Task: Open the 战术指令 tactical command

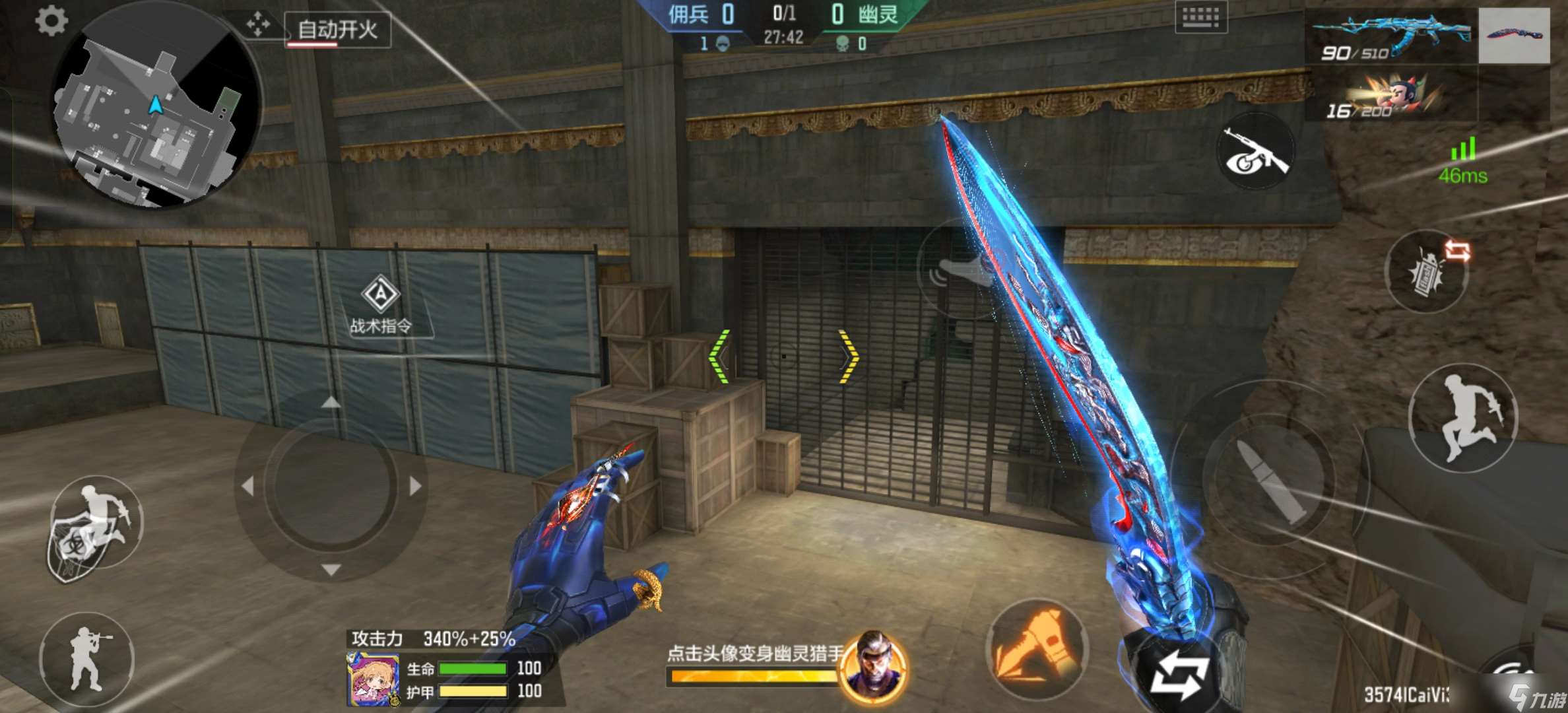Action: pos(381,305)
